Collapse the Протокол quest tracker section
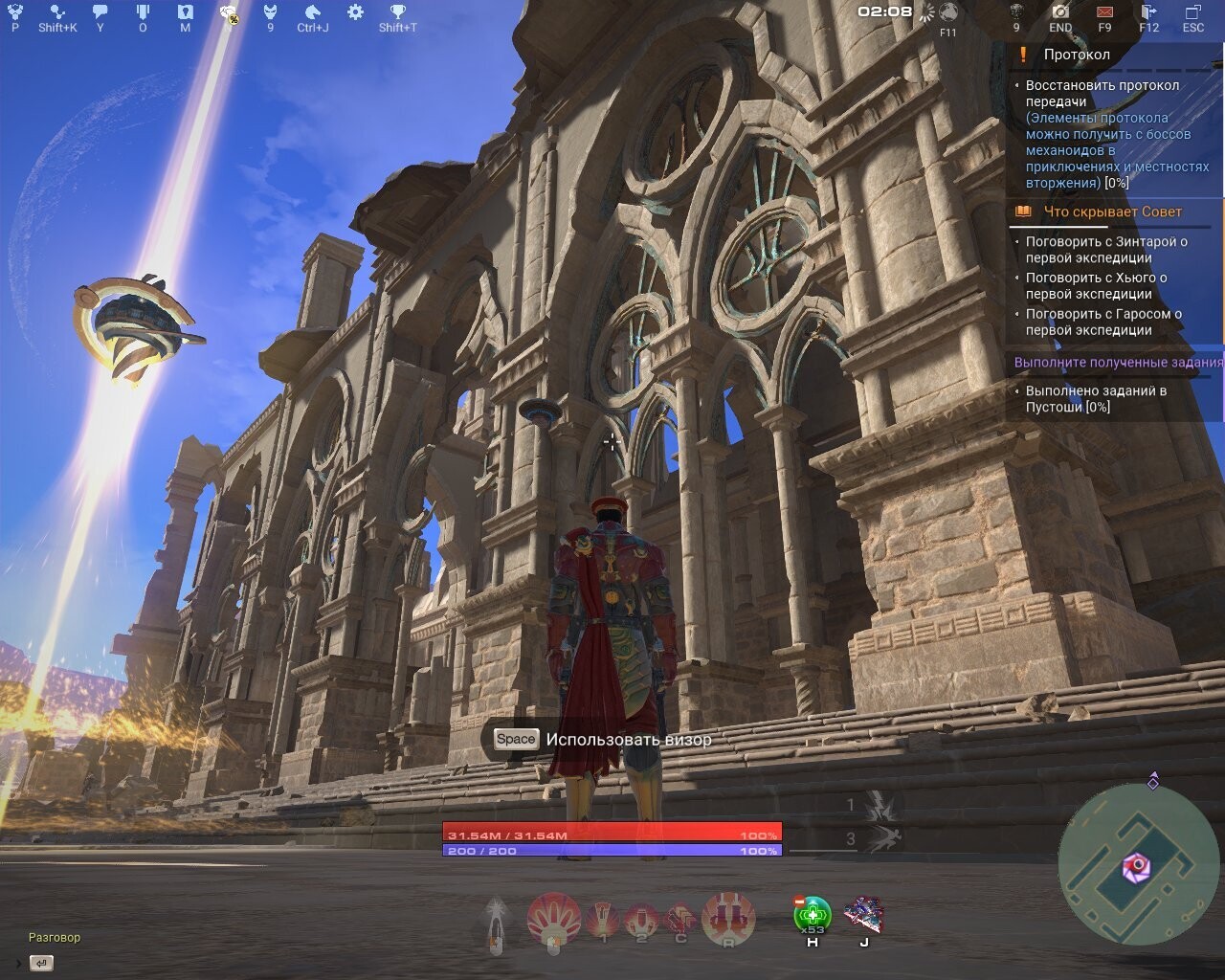Screen dimensions: 1225x980 [x=1077, y=55]
